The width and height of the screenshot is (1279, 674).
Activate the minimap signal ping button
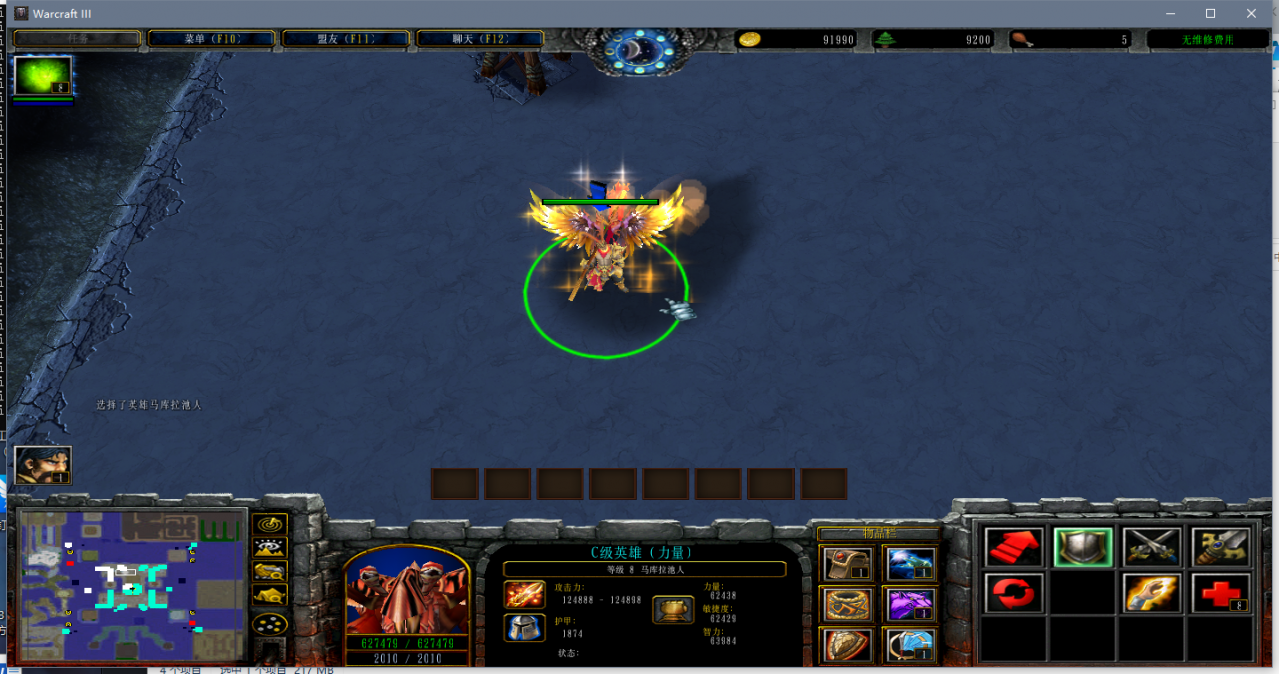[x=270, y=524]
